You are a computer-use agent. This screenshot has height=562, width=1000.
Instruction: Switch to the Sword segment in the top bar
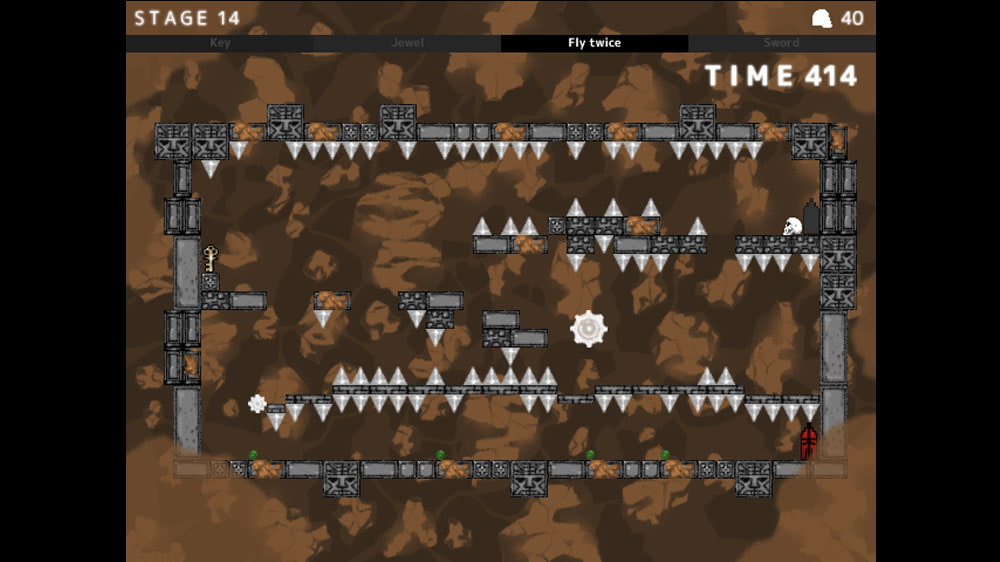[781, 43]
